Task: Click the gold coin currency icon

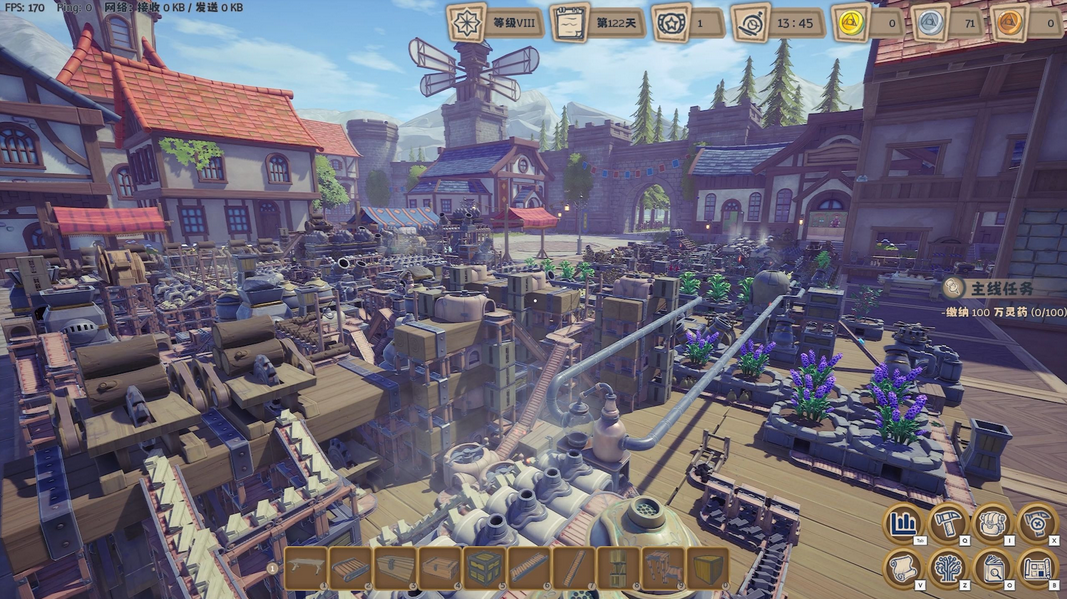Action: pos(851,22)
